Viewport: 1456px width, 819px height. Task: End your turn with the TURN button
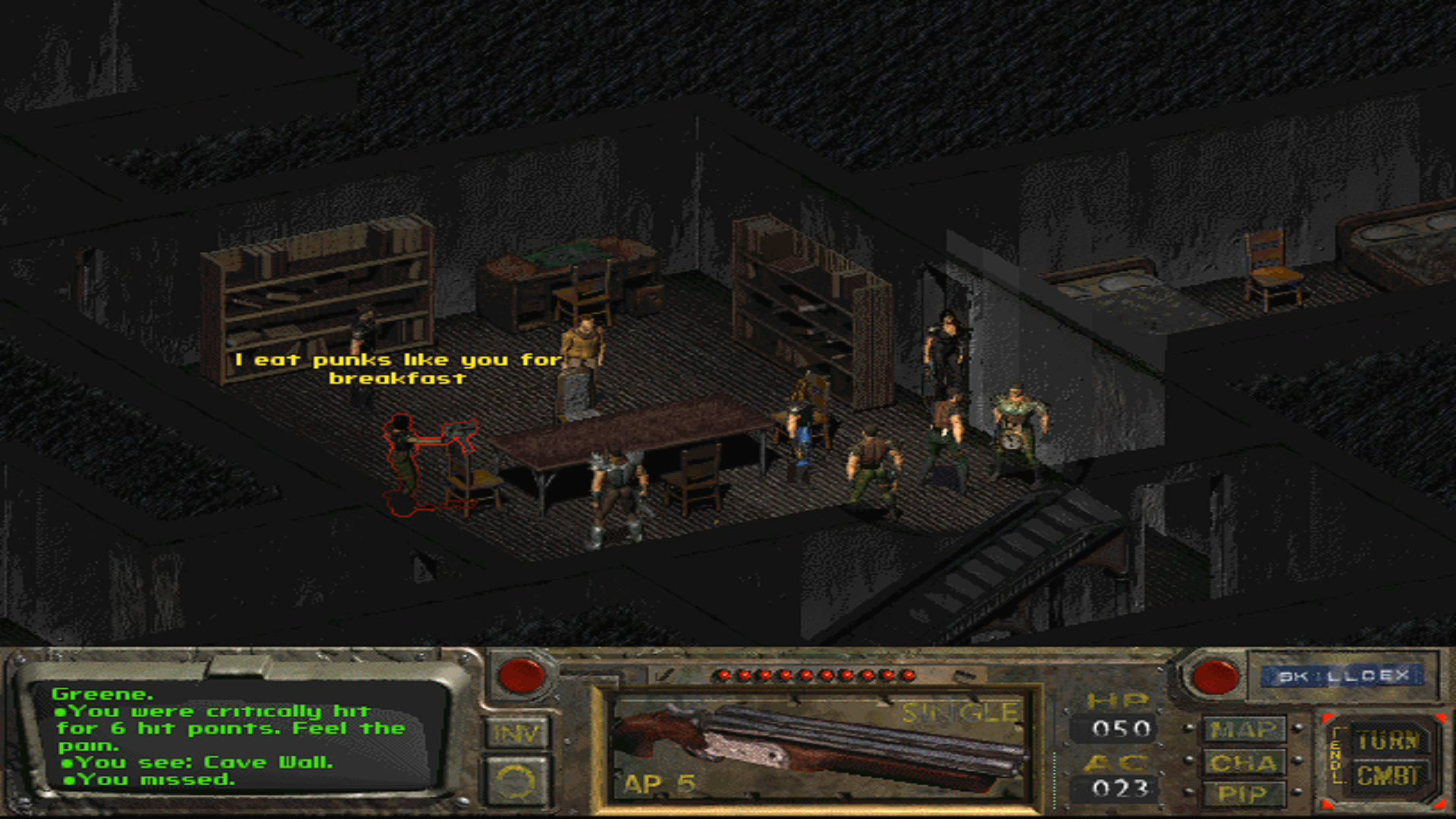pyautogui.click(x=1388, y=739)
